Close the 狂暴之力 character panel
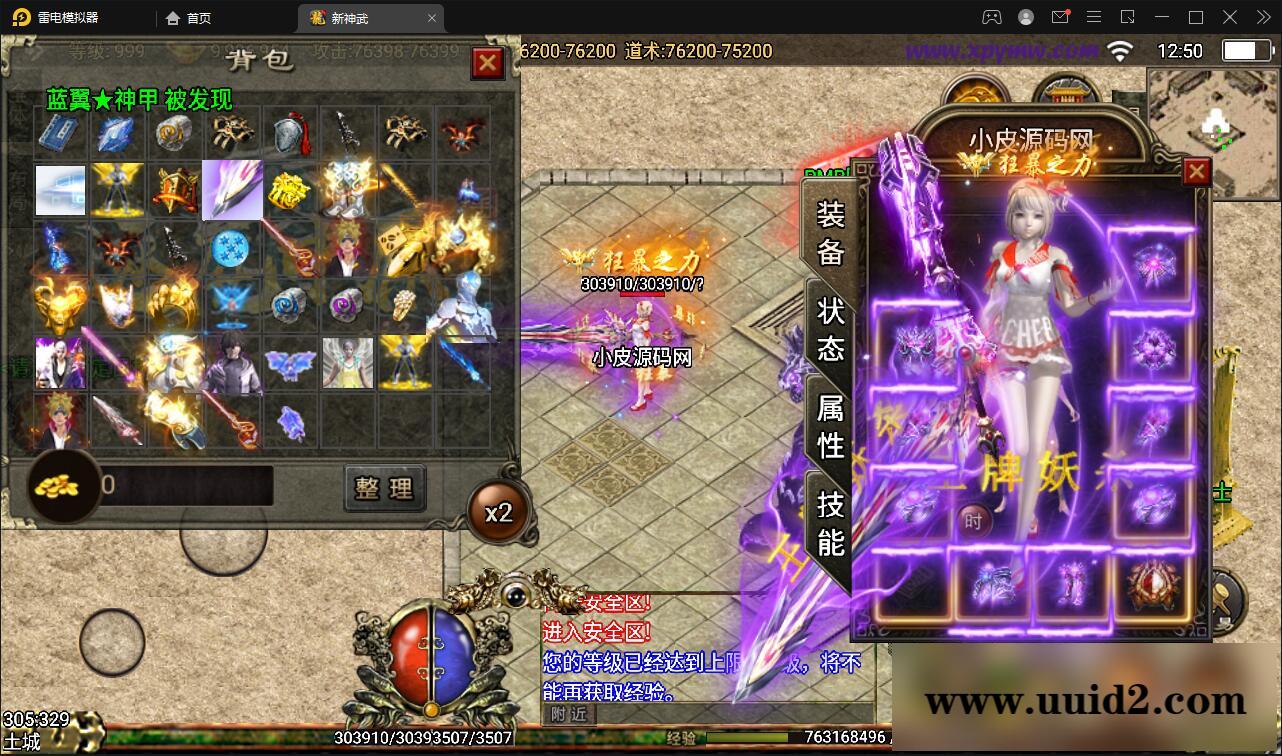The image size is (1282, 756). [1196, 171]
